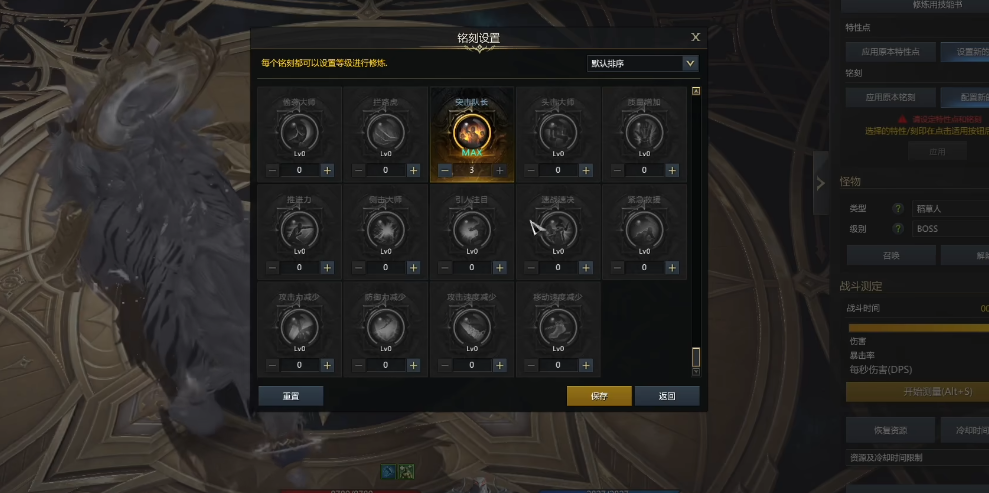The image size is (989, 493).
Task: Close the 铭刻设置 engraving window
Action: click(x=695, y=37)
